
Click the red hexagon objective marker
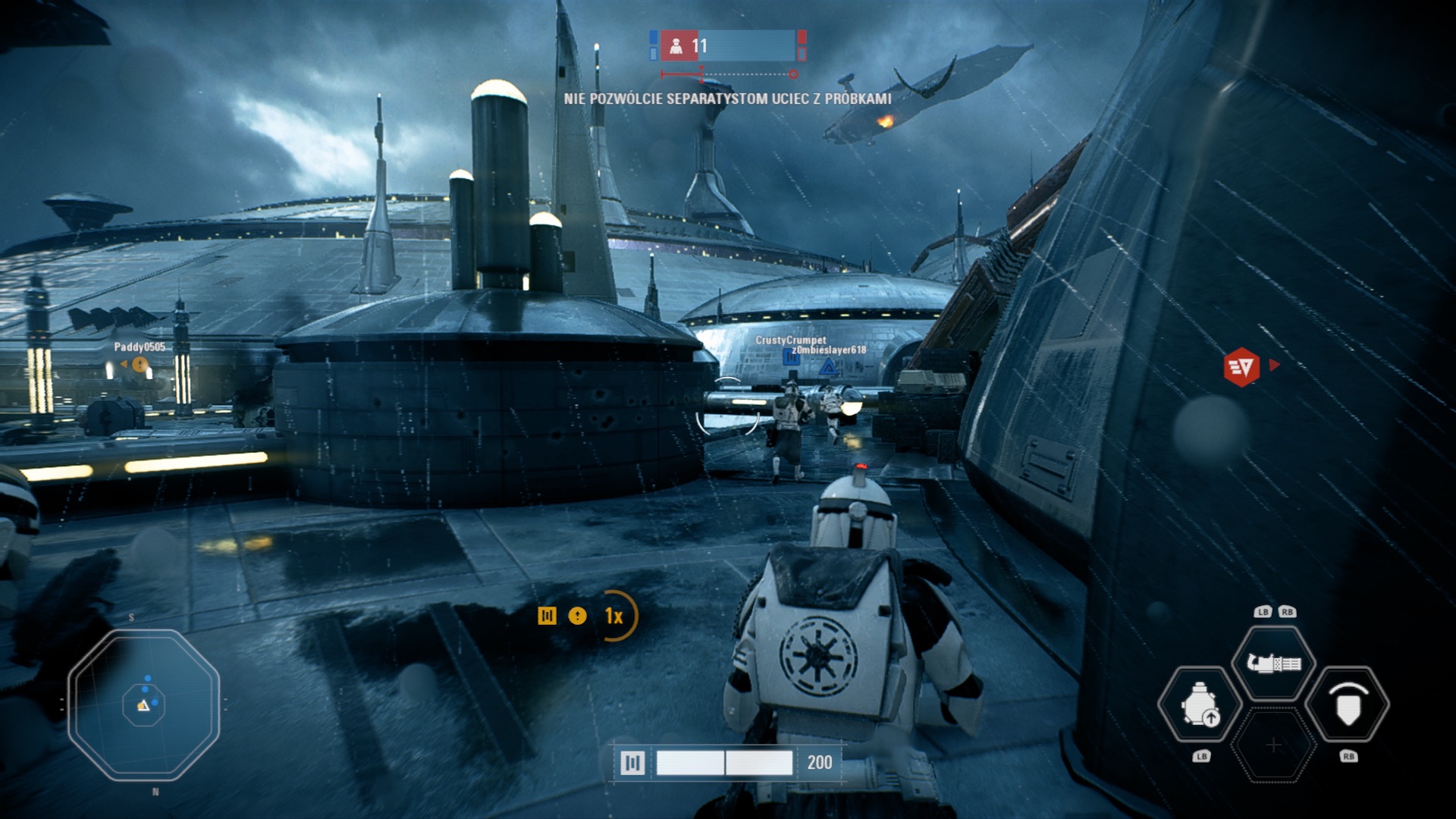click(1241, 367)
